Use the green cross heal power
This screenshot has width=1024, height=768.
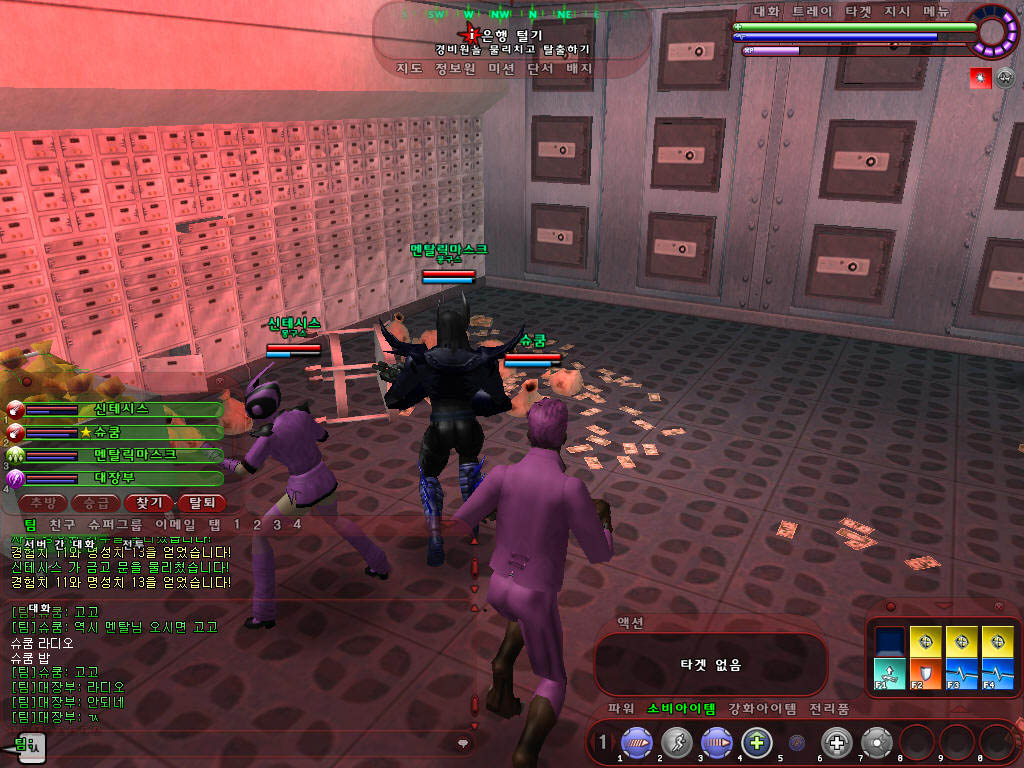tap(757, 743)
